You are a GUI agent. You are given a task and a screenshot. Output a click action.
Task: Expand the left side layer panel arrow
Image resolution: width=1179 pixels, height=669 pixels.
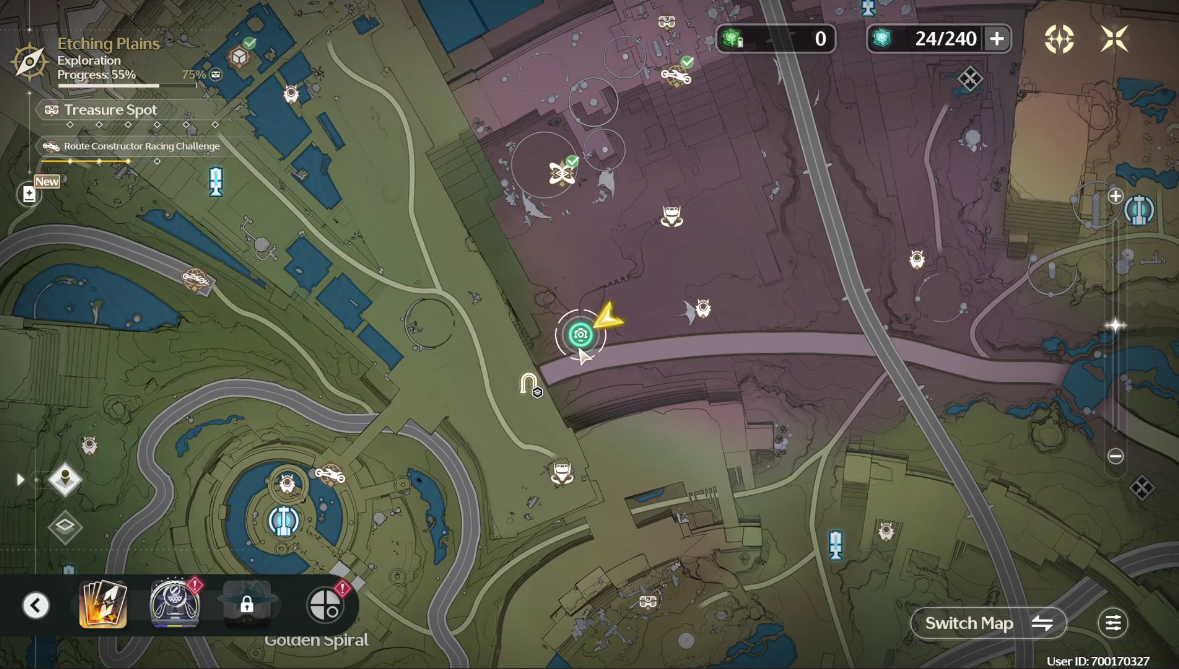click(x=20, y=480)
